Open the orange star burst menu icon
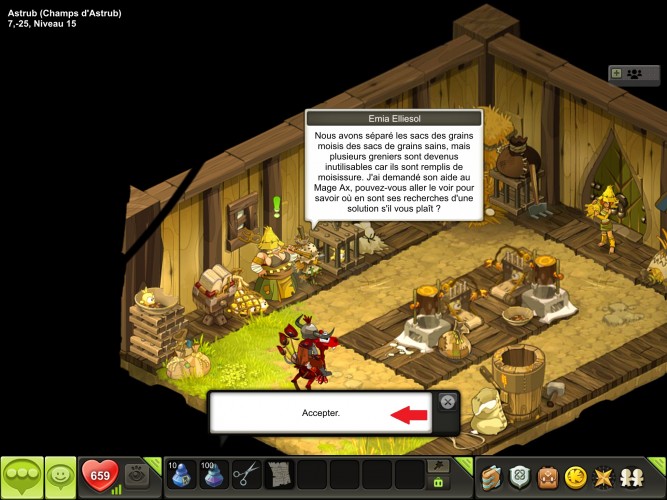Image resolution: width=667 pixels, height=500 pixels. point(604,477)
